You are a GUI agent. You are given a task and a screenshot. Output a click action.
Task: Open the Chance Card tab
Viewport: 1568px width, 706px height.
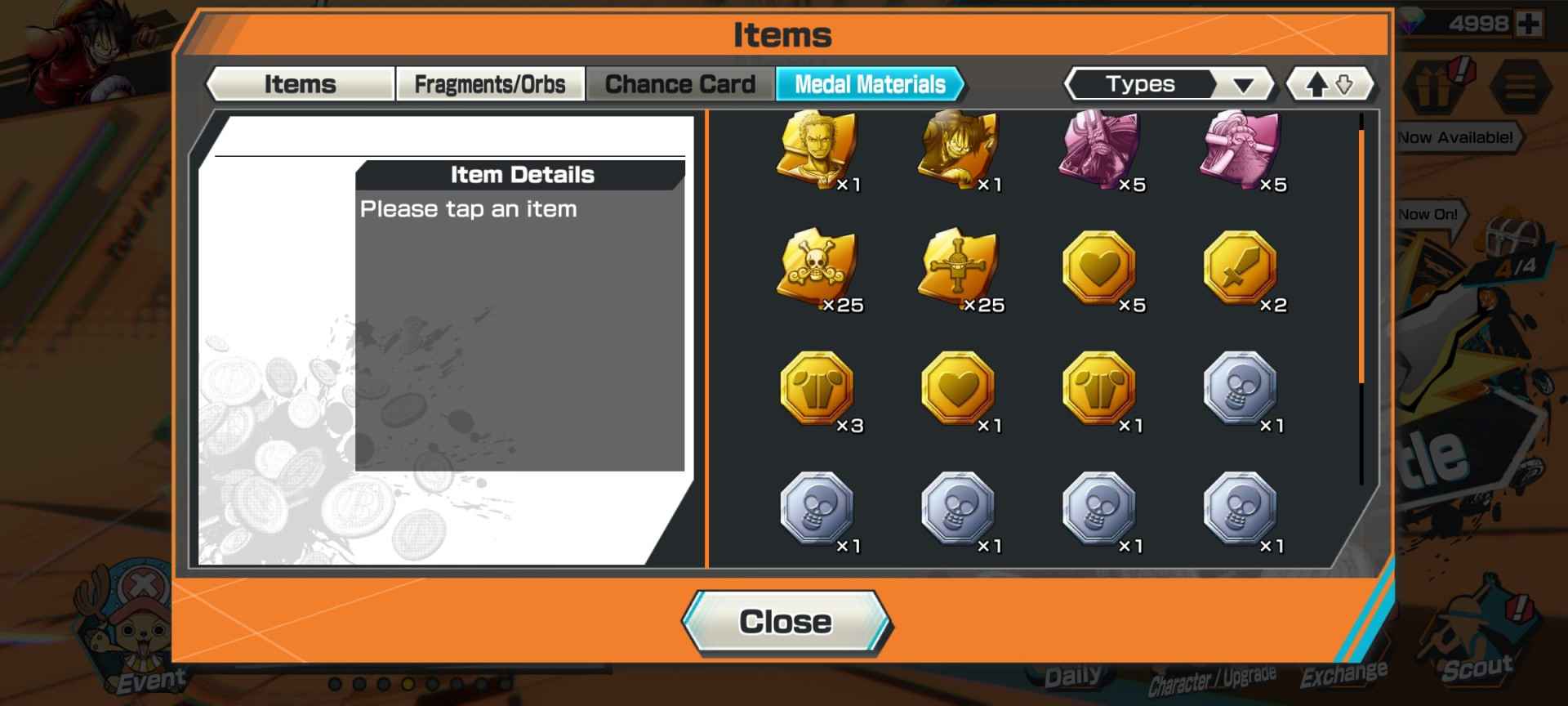click(679, 82)
